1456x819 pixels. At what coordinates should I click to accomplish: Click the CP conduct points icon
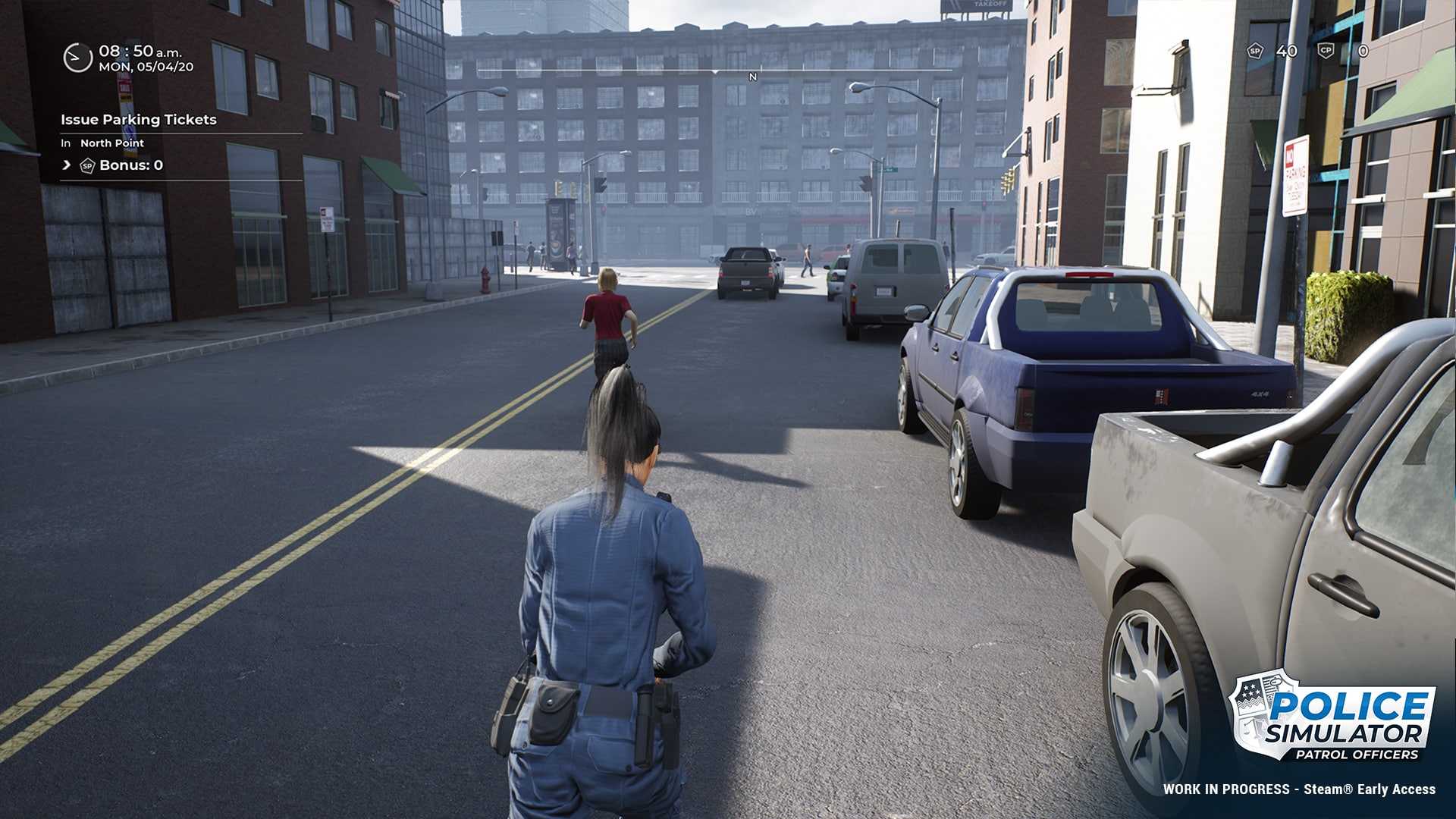1326,51
